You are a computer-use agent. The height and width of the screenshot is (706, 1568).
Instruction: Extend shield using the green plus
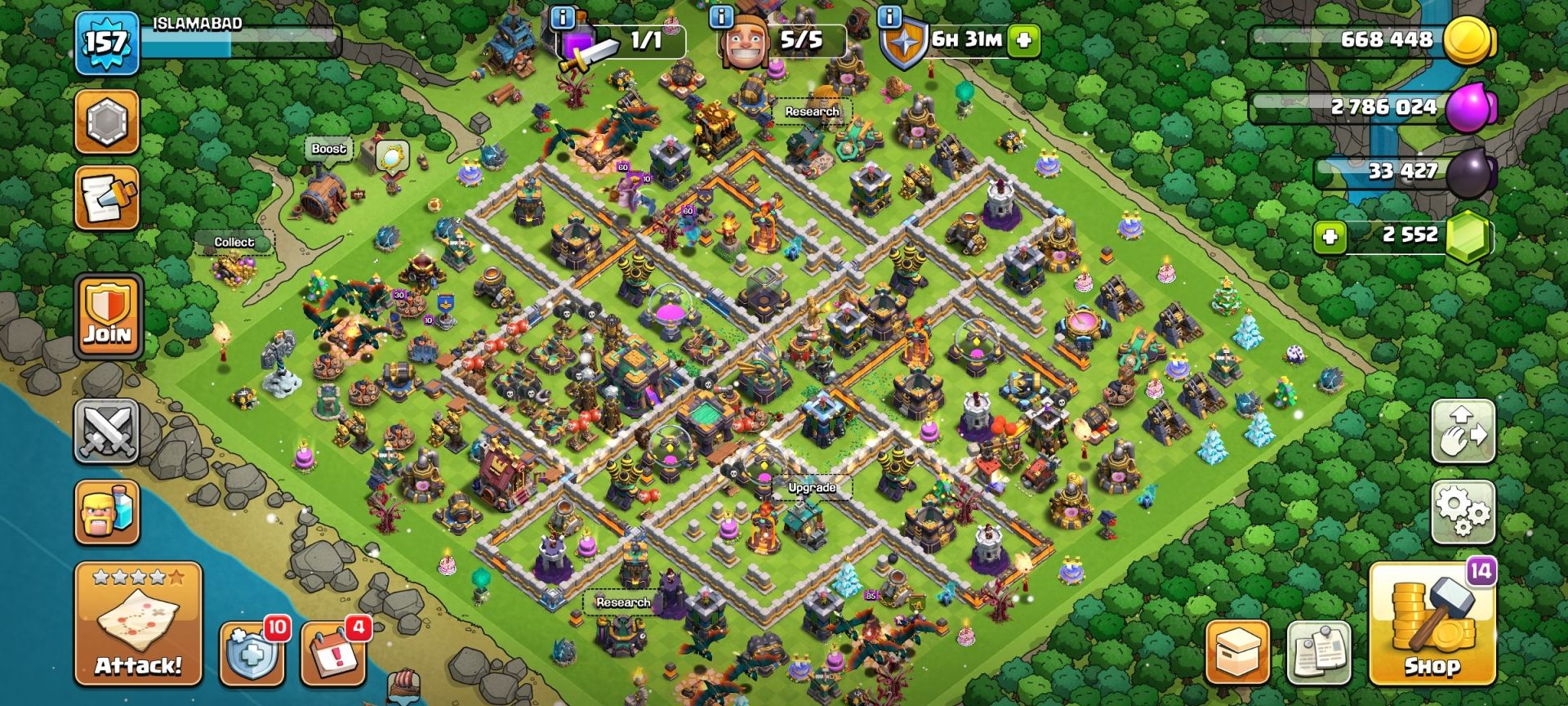tap(1024, 39)
